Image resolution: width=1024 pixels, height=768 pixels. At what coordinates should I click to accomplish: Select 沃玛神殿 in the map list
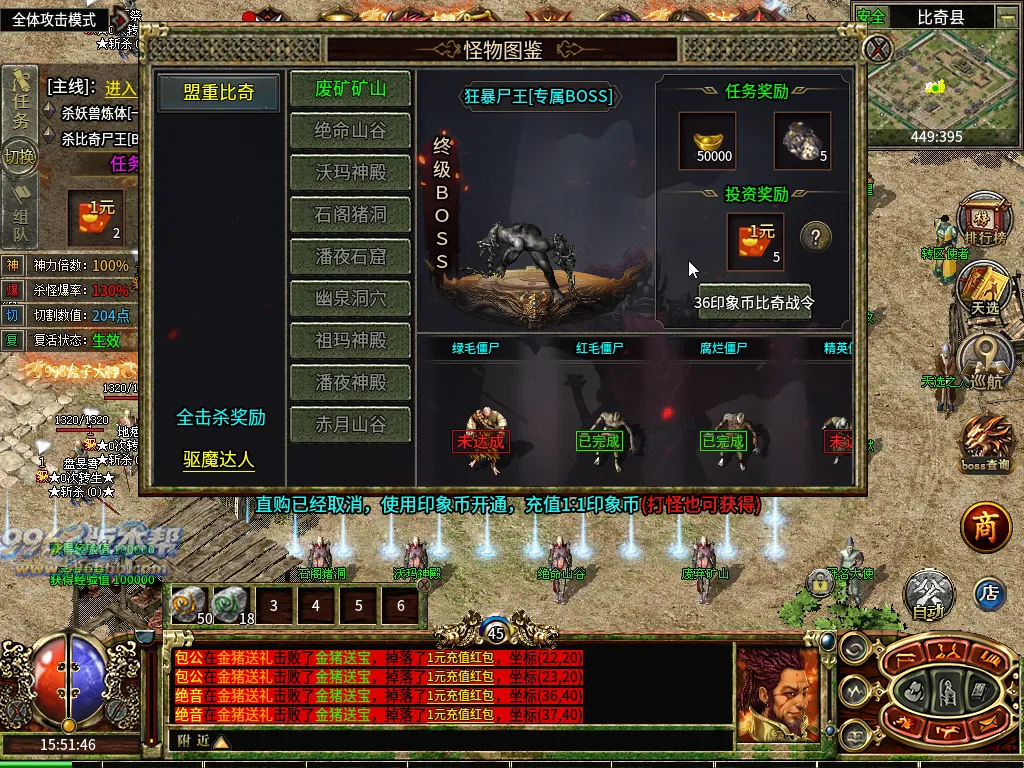[350, 173]
